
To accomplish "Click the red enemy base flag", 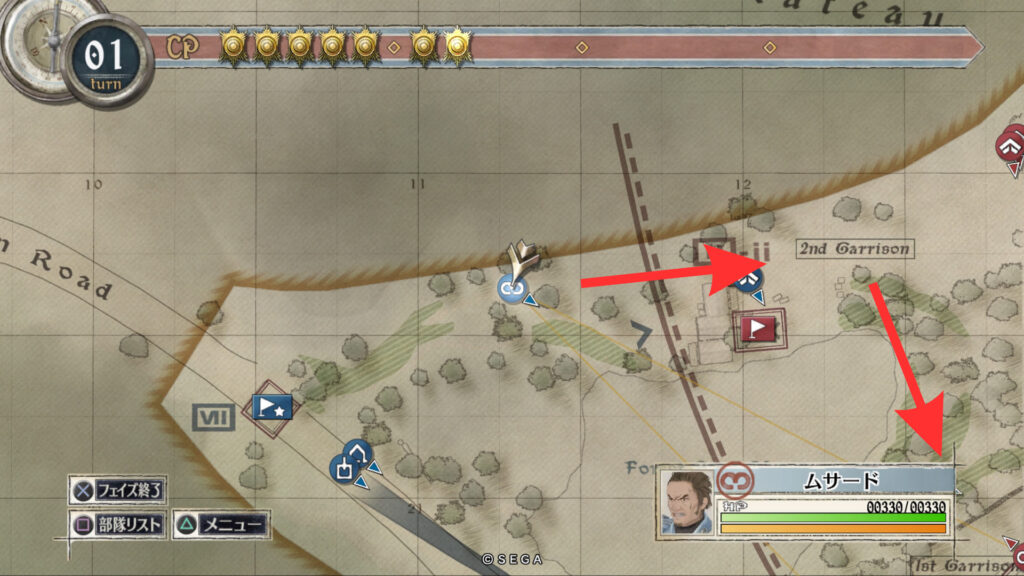I will (x=758, y=327).
